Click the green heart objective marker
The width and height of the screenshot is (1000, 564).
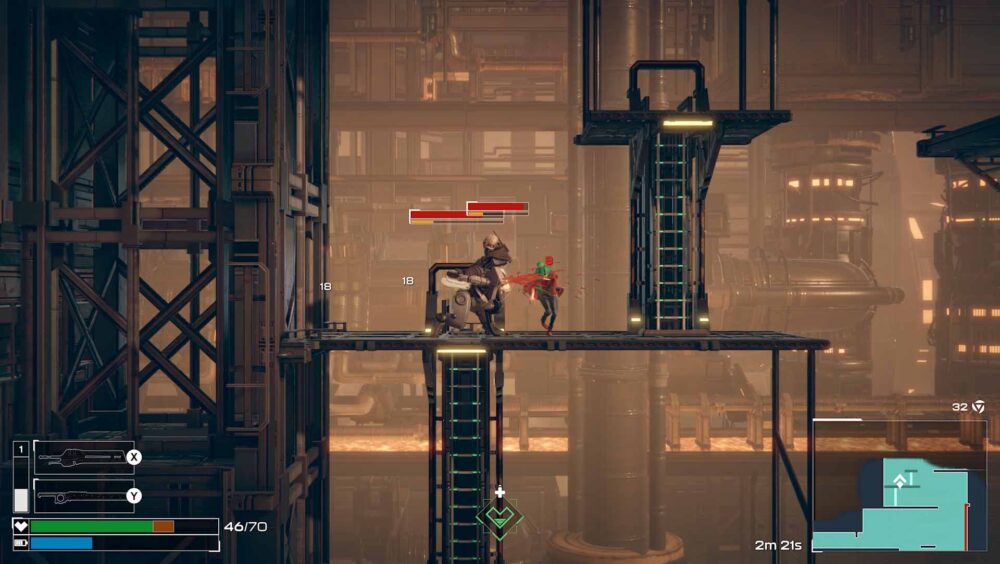499,516
